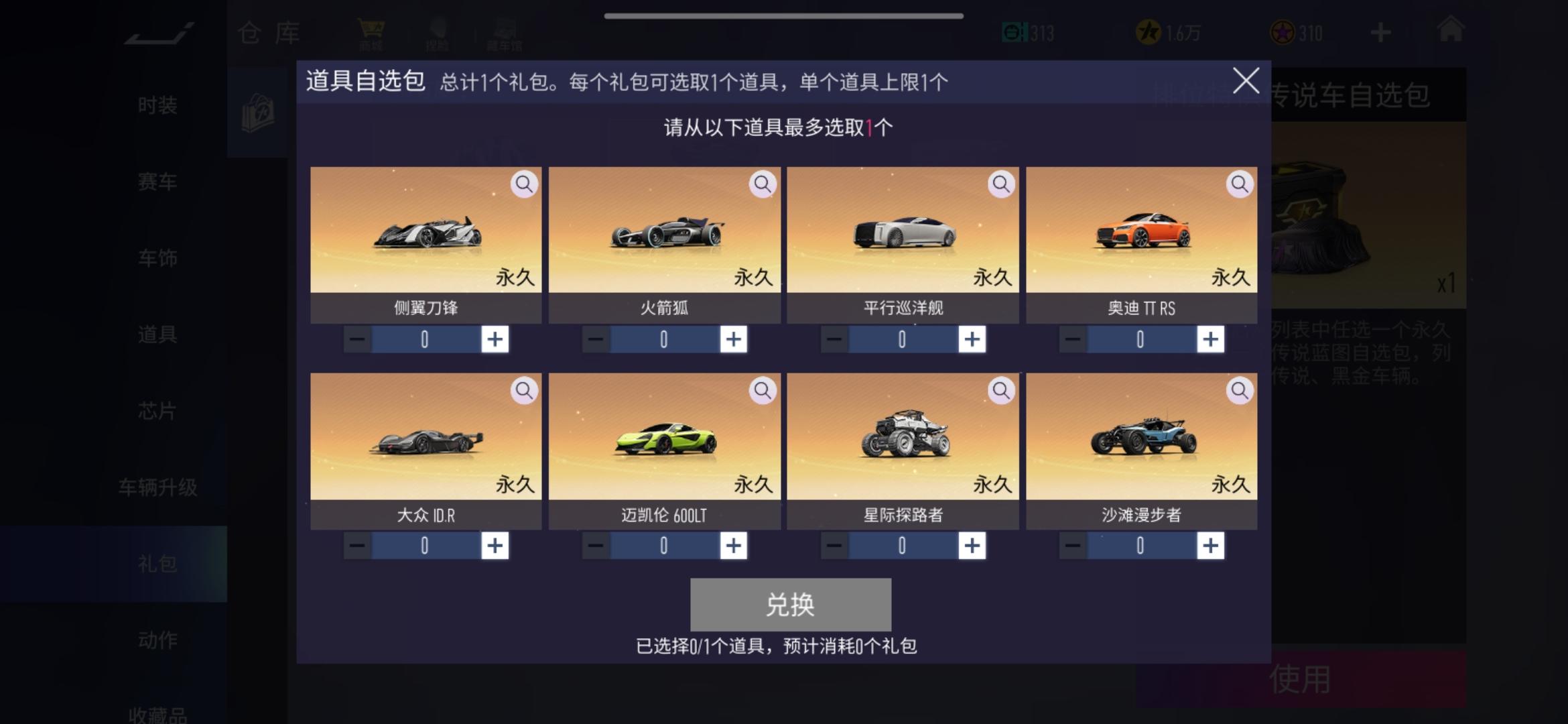Decrease quantity of 迈凯伦 600LT

point(594,545)
